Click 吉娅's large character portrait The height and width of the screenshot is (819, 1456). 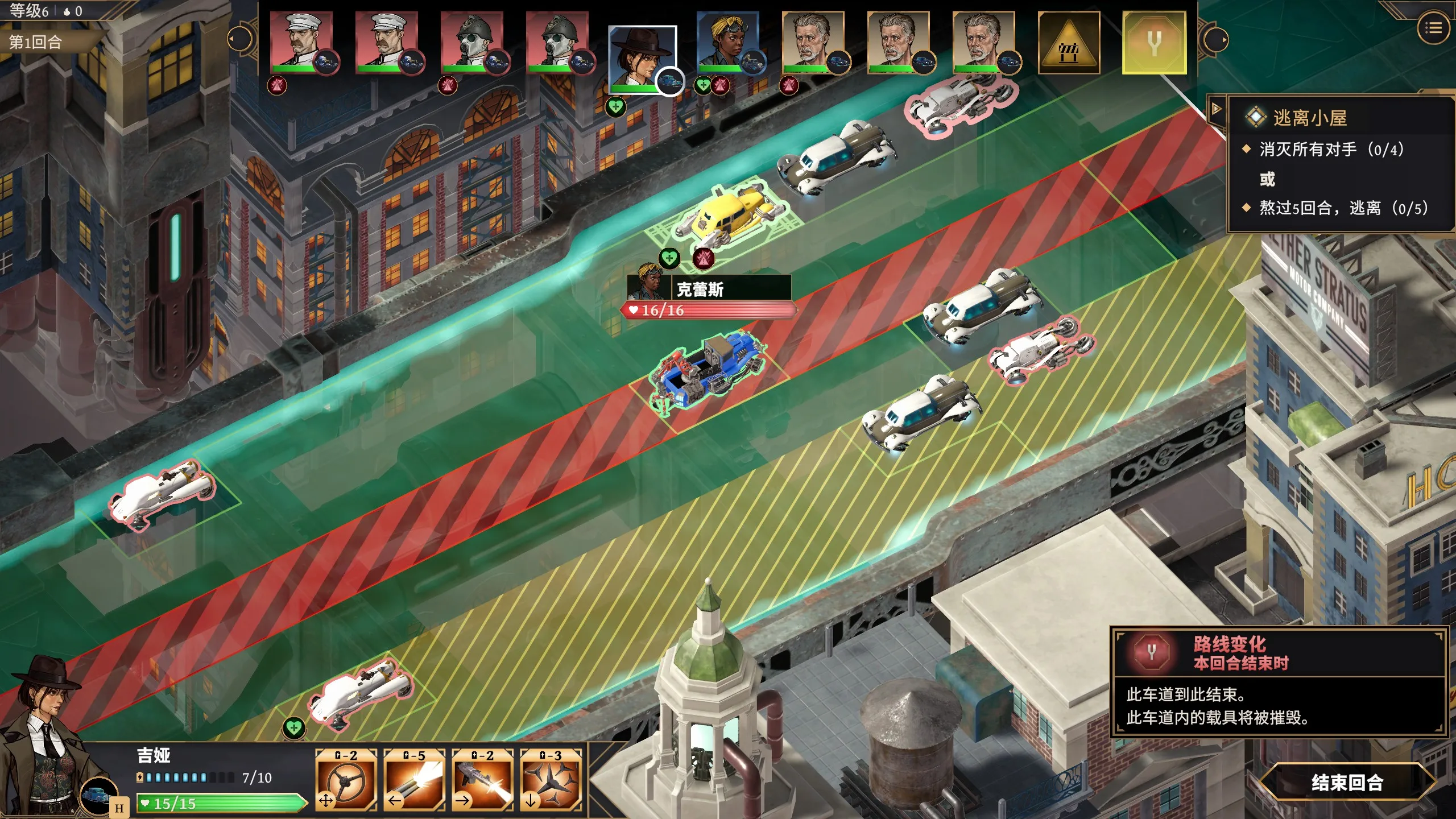[43, 734]
